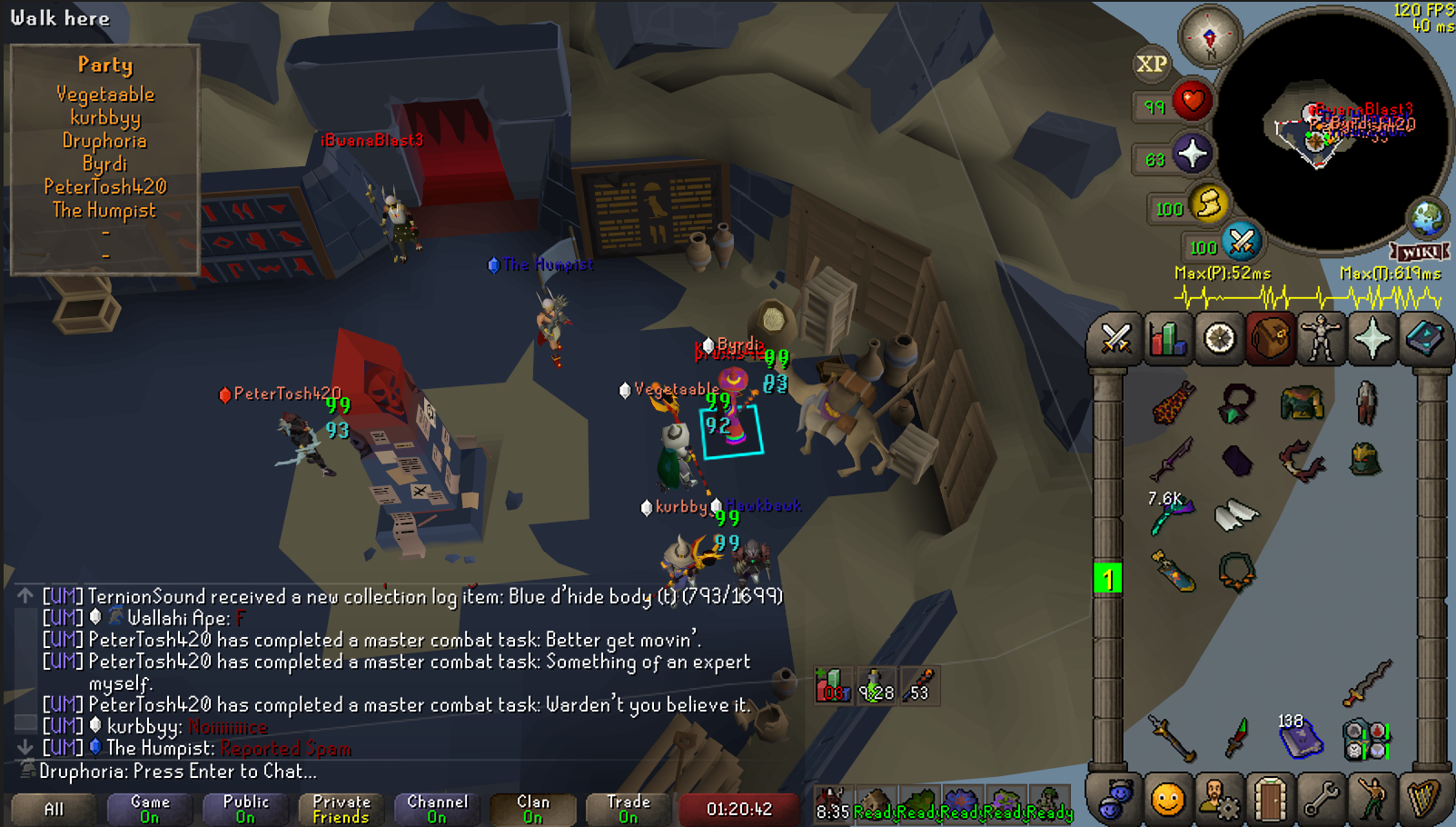Screen dimensions: 1456x827
Task: Open the Logout door tab
Action: pos(1270,800)
